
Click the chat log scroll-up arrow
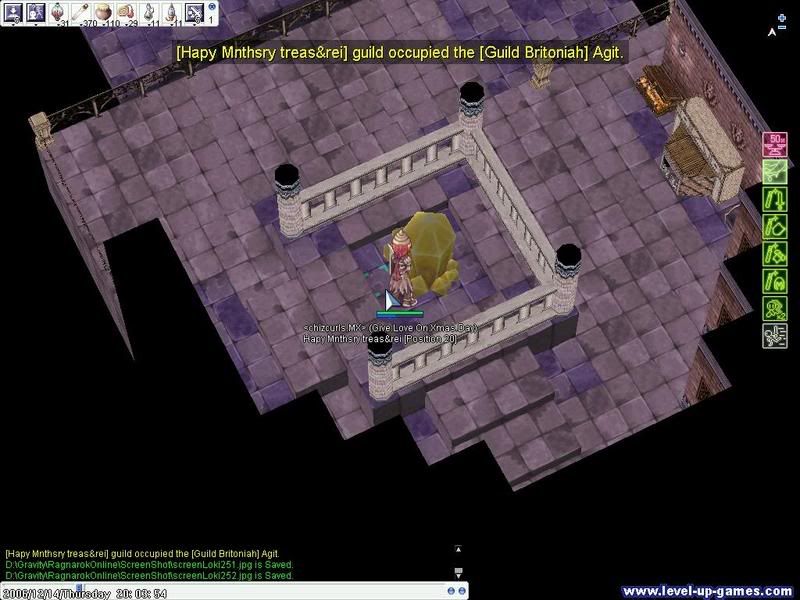point(458,549)
